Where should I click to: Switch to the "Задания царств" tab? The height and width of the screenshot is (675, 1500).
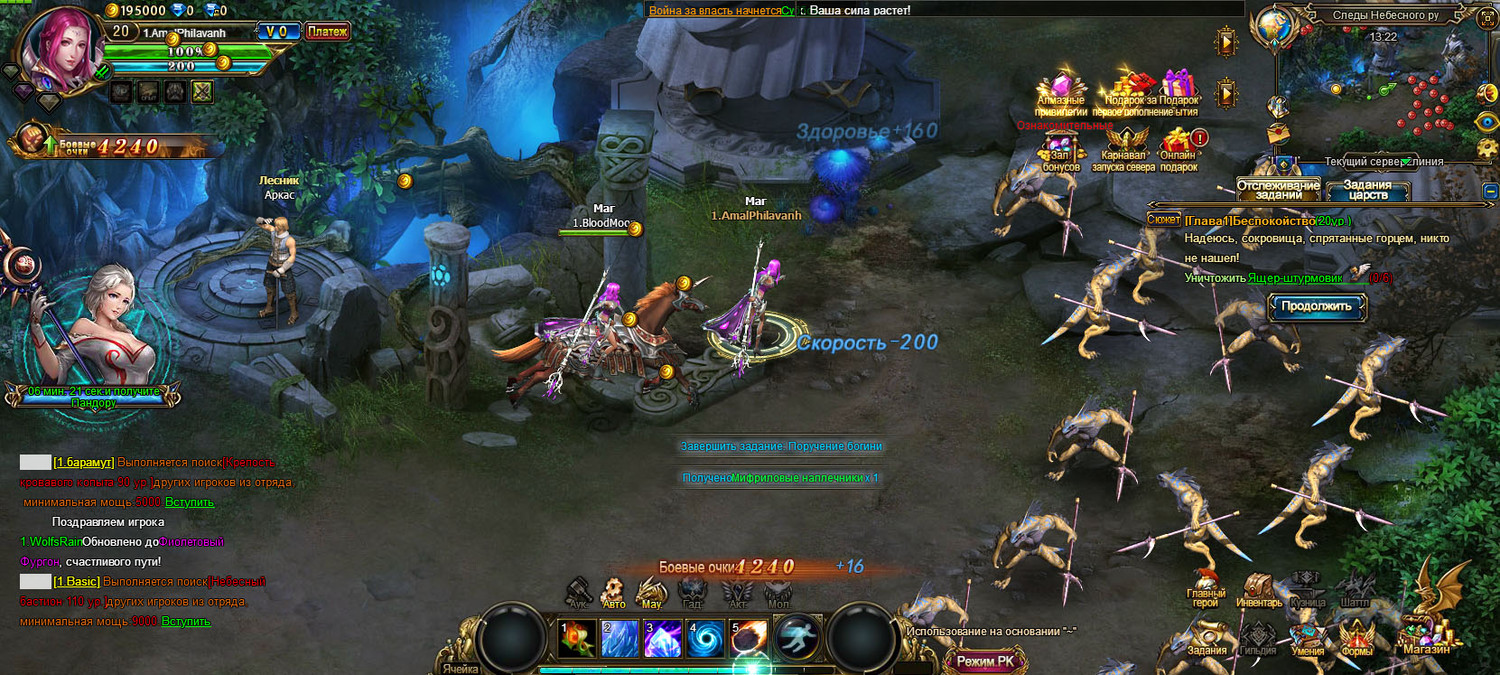(x=1367, y=190)
